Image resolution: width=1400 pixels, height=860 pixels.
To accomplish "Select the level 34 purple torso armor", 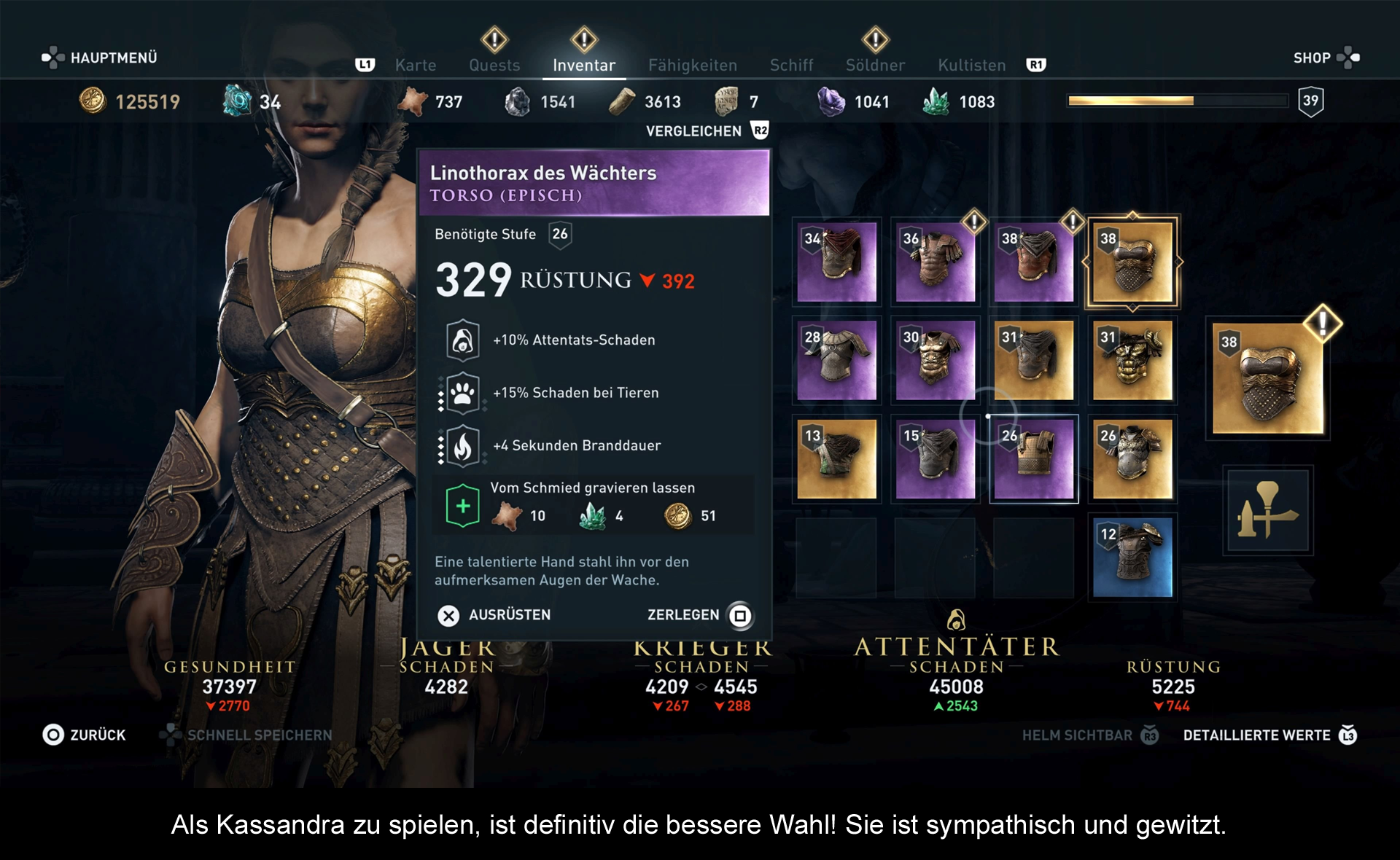I will click(836, 262).
